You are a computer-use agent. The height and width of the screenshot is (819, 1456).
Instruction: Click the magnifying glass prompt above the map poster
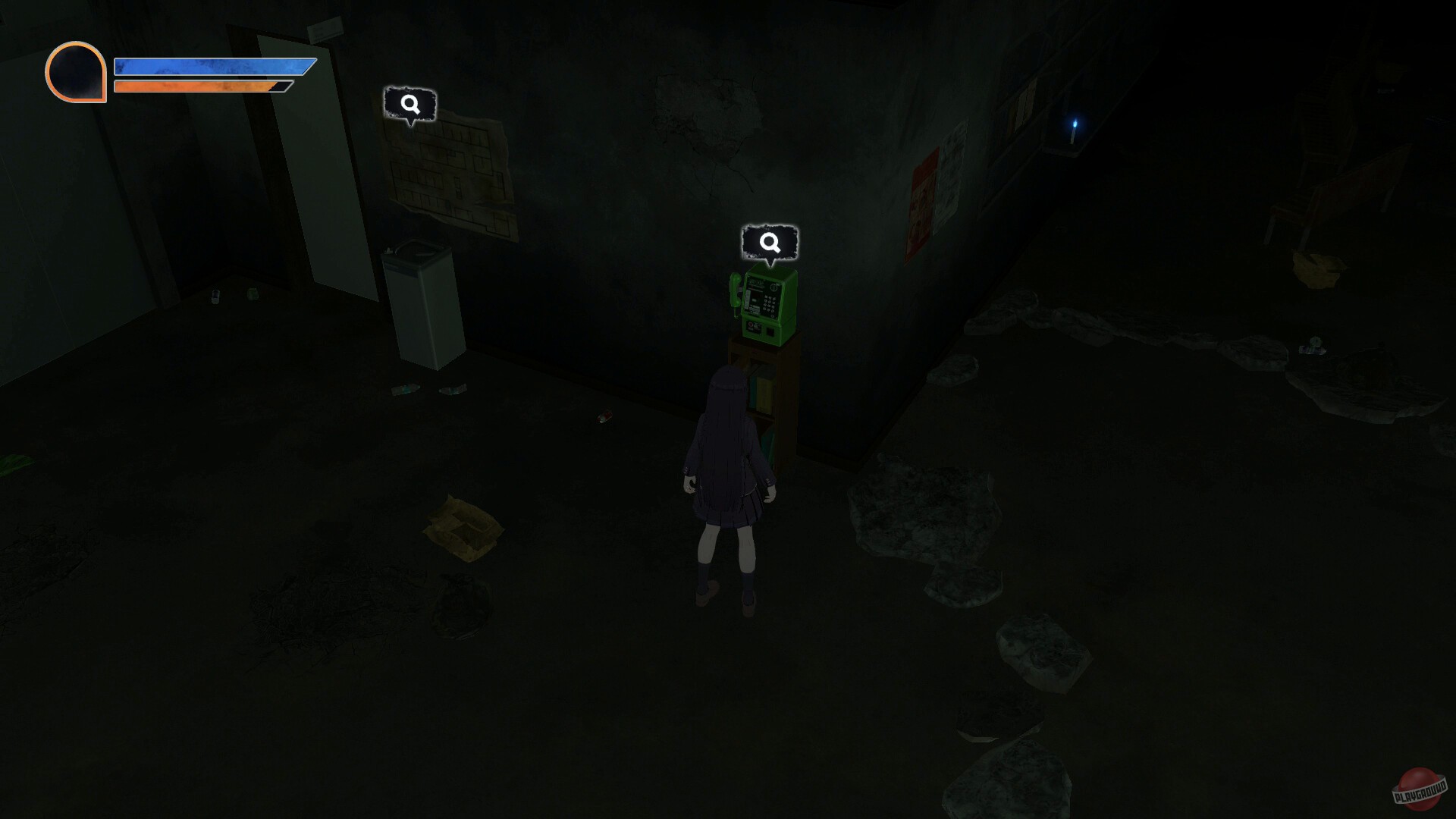click(410, 105)
